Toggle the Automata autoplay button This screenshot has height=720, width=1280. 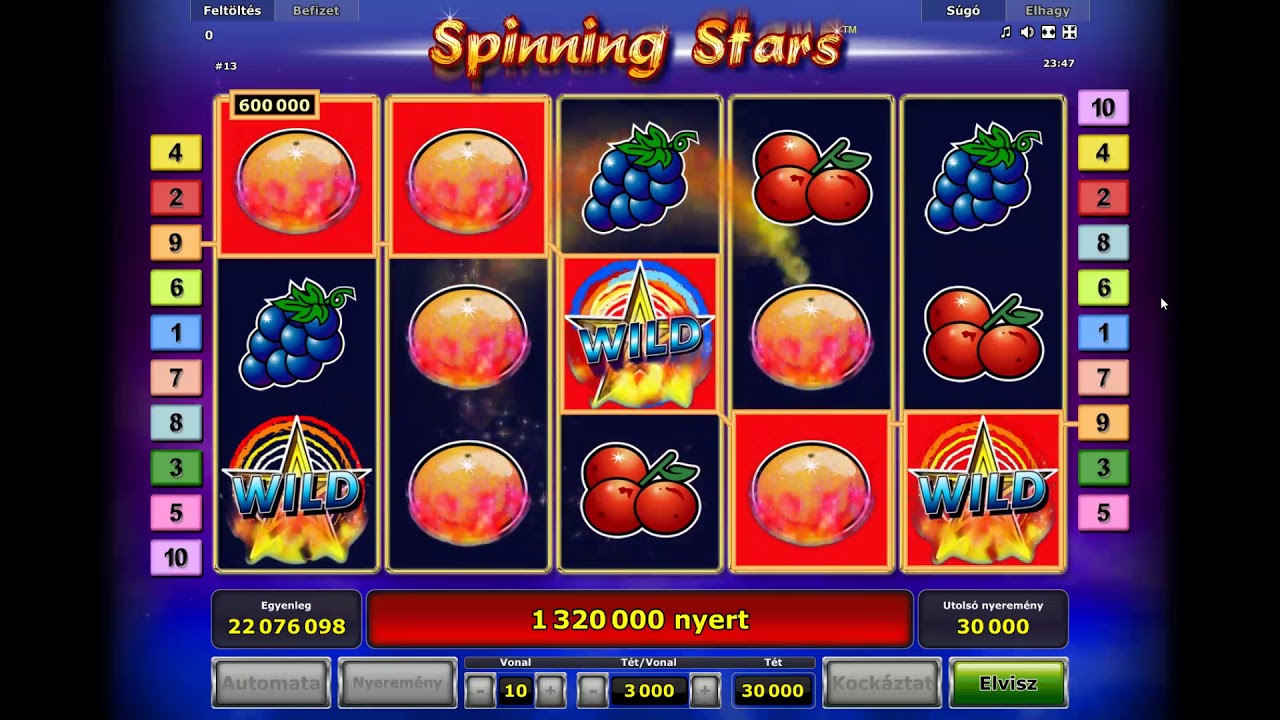tap(271, 684)
